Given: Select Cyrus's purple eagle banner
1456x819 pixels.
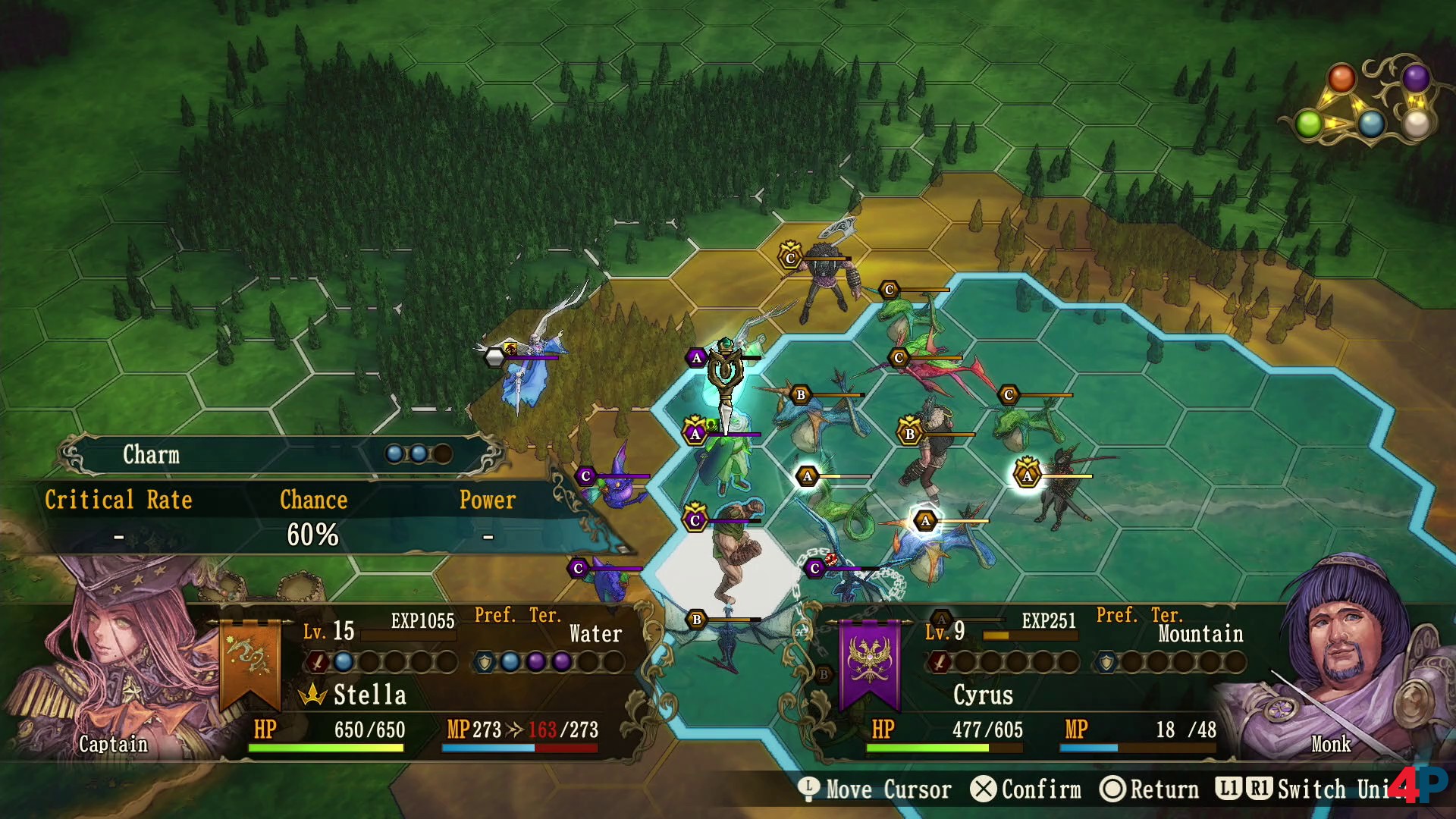Looking at the screenshot, I should tap(870, 661).
